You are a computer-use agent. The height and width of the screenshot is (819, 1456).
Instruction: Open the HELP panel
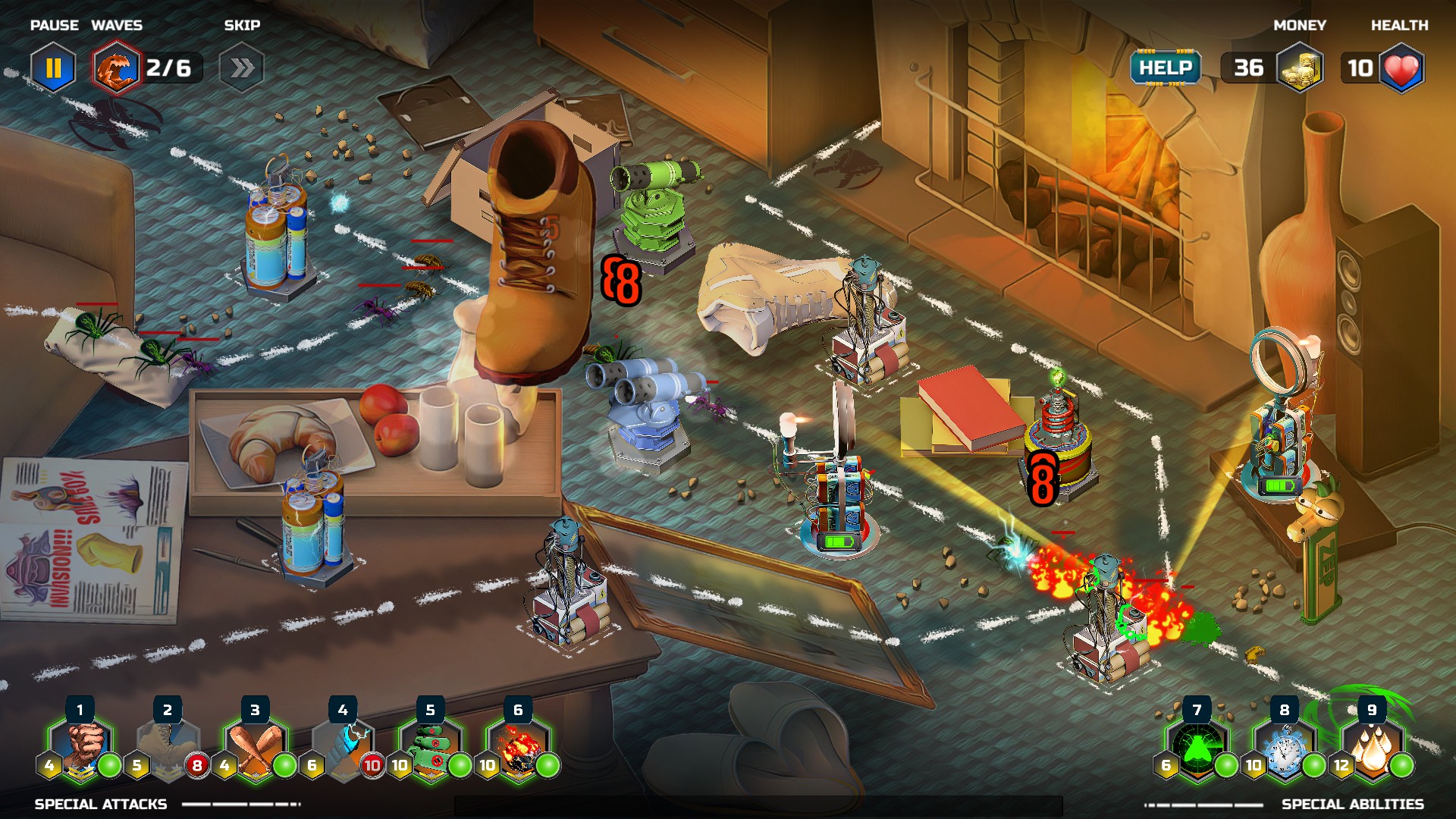[x=1166, y=68]
